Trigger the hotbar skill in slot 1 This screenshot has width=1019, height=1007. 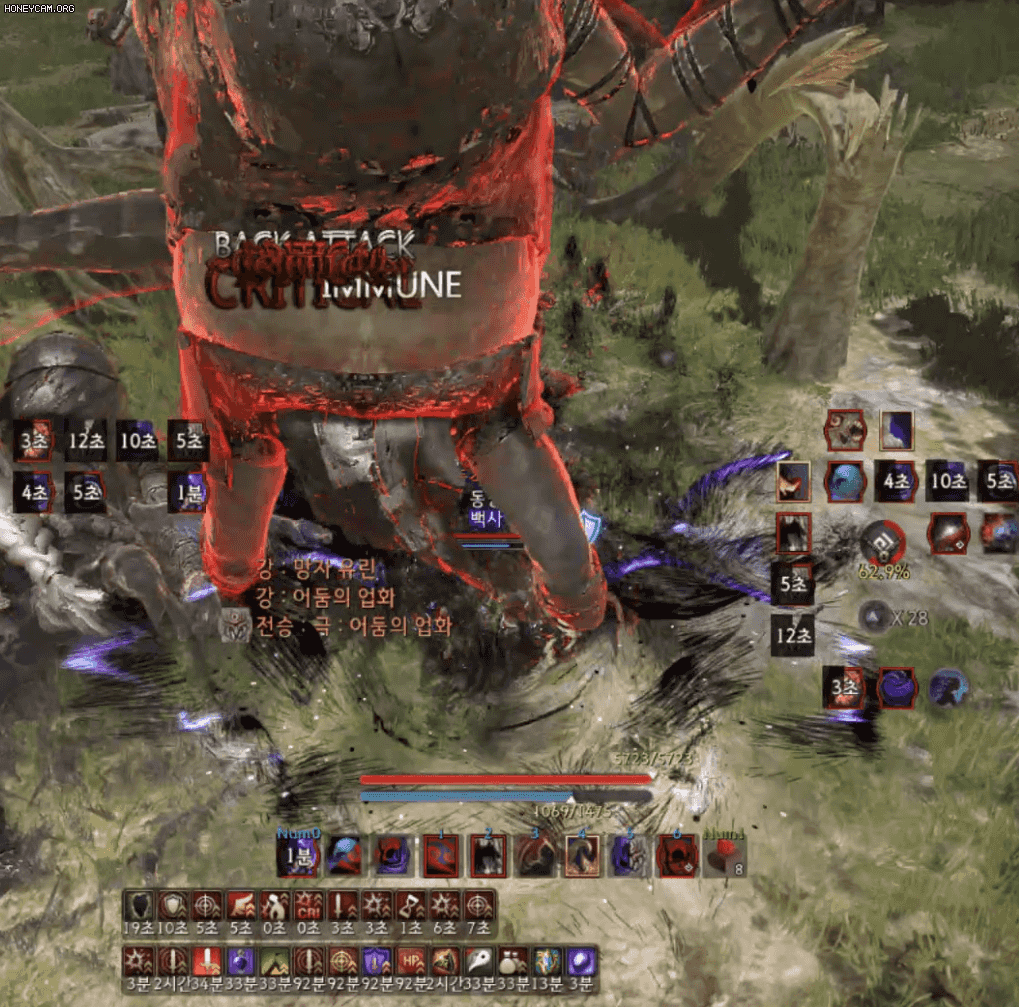pos(441,857)
